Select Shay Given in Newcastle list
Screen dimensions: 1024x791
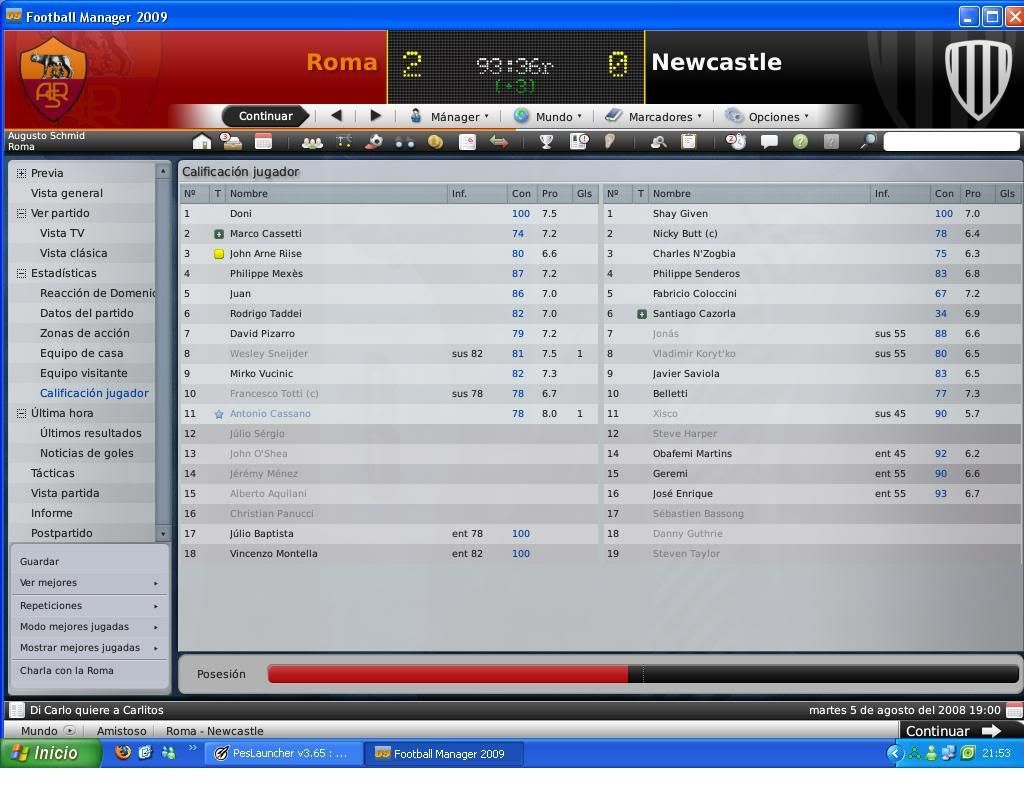pos(680,213)
